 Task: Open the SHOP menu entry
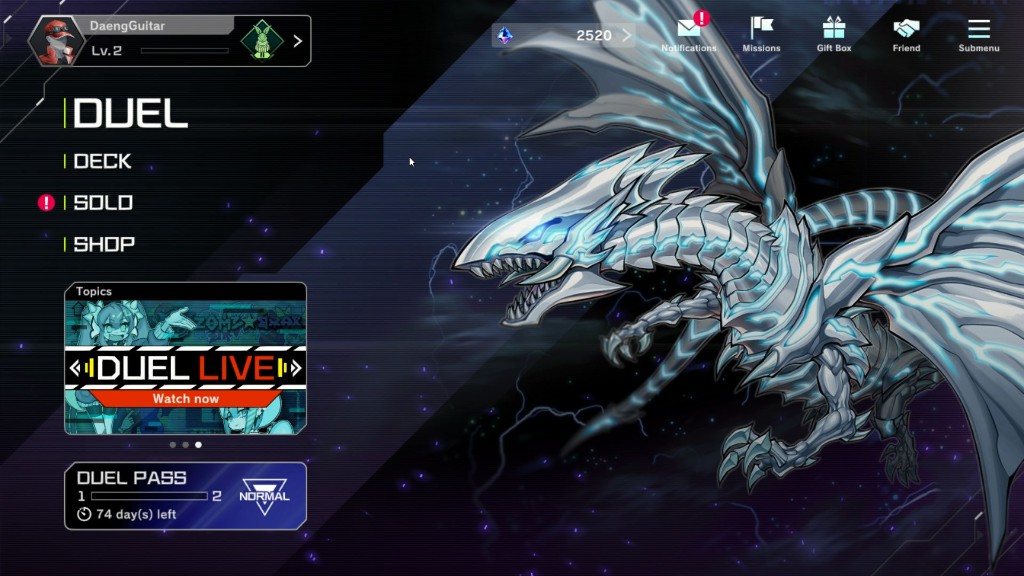pos(104,244)
